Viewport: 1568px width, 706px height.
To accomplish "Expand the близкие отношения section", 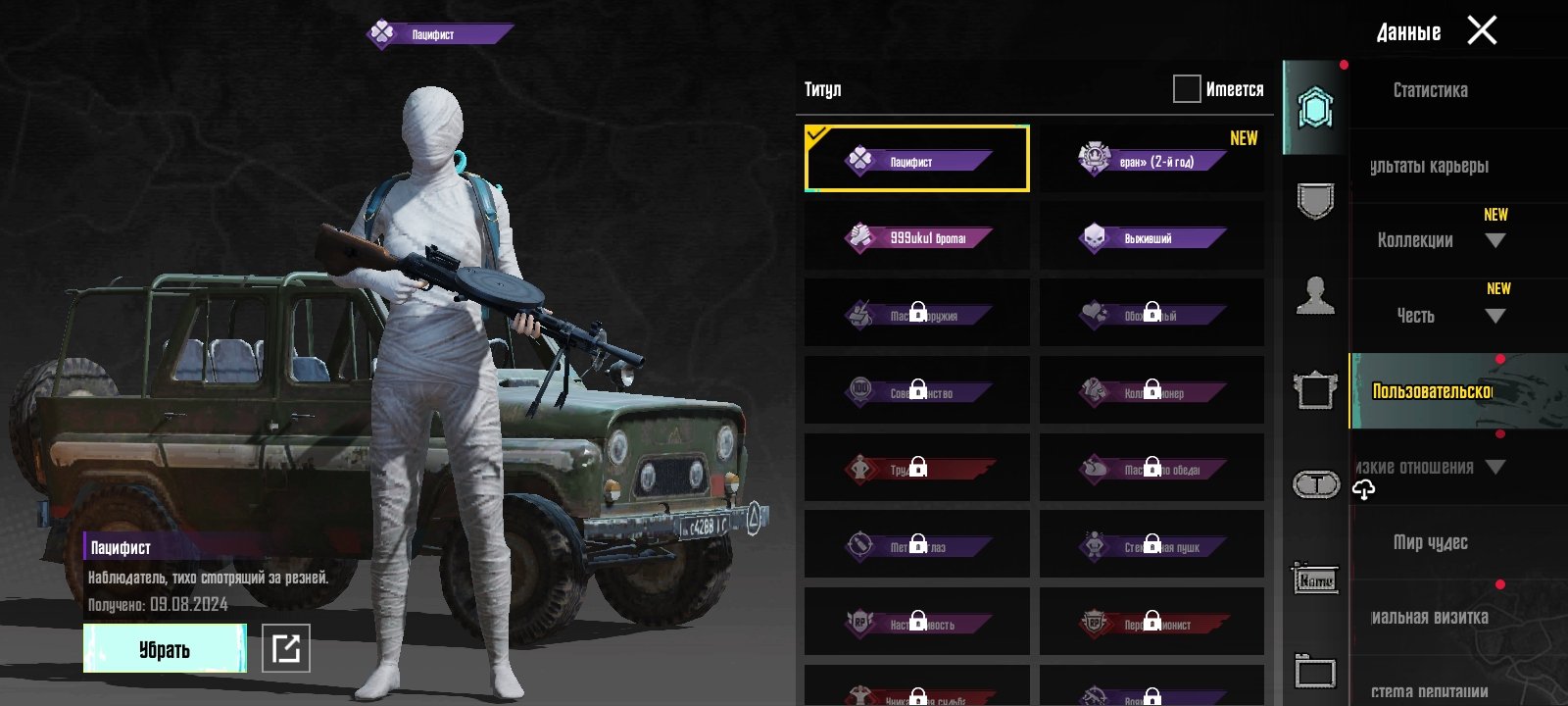I will (x=1494, y=467).
